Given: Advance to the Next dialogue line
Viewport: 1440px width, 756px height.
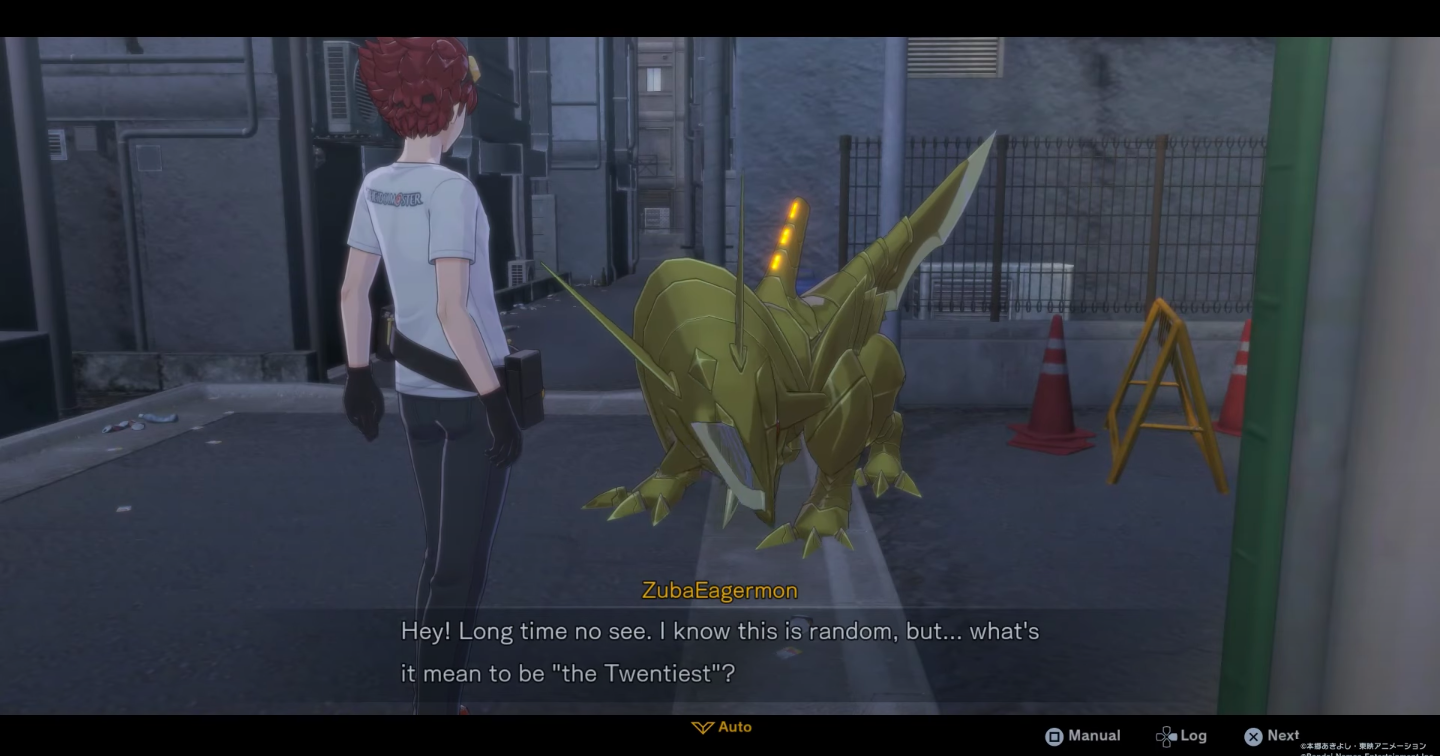Looking at the screenshot, I should point(1272,736).
